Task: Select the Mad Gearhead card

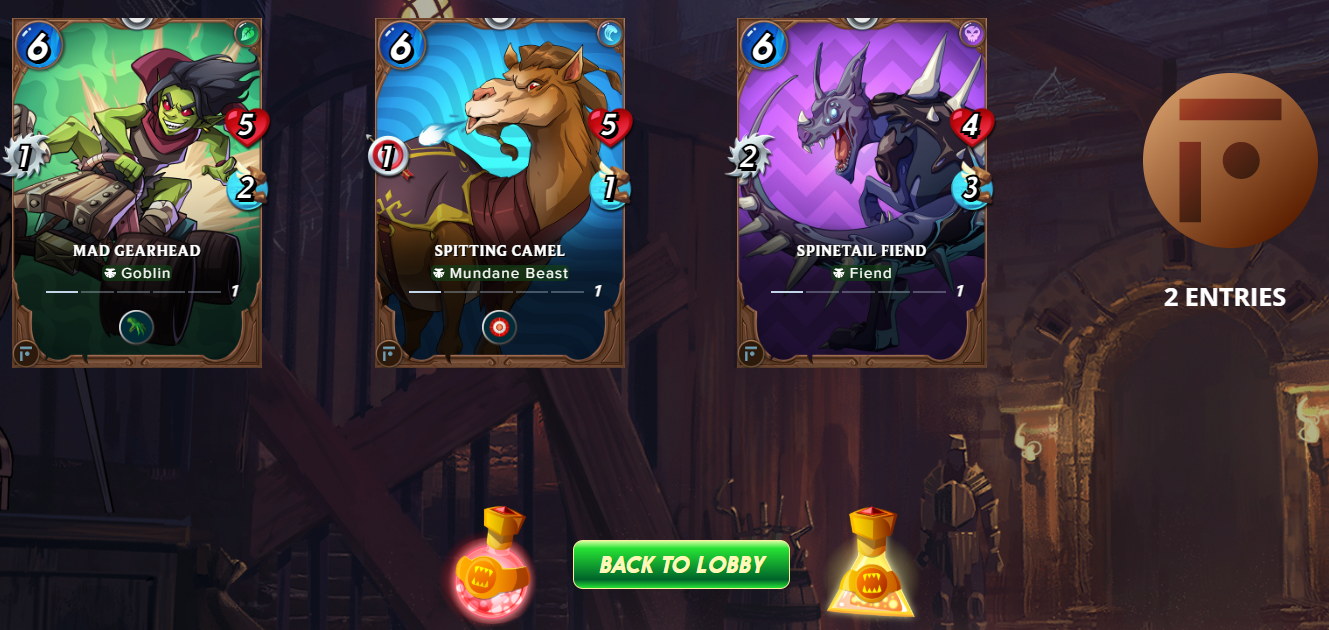Action: [x=137, y=190]
